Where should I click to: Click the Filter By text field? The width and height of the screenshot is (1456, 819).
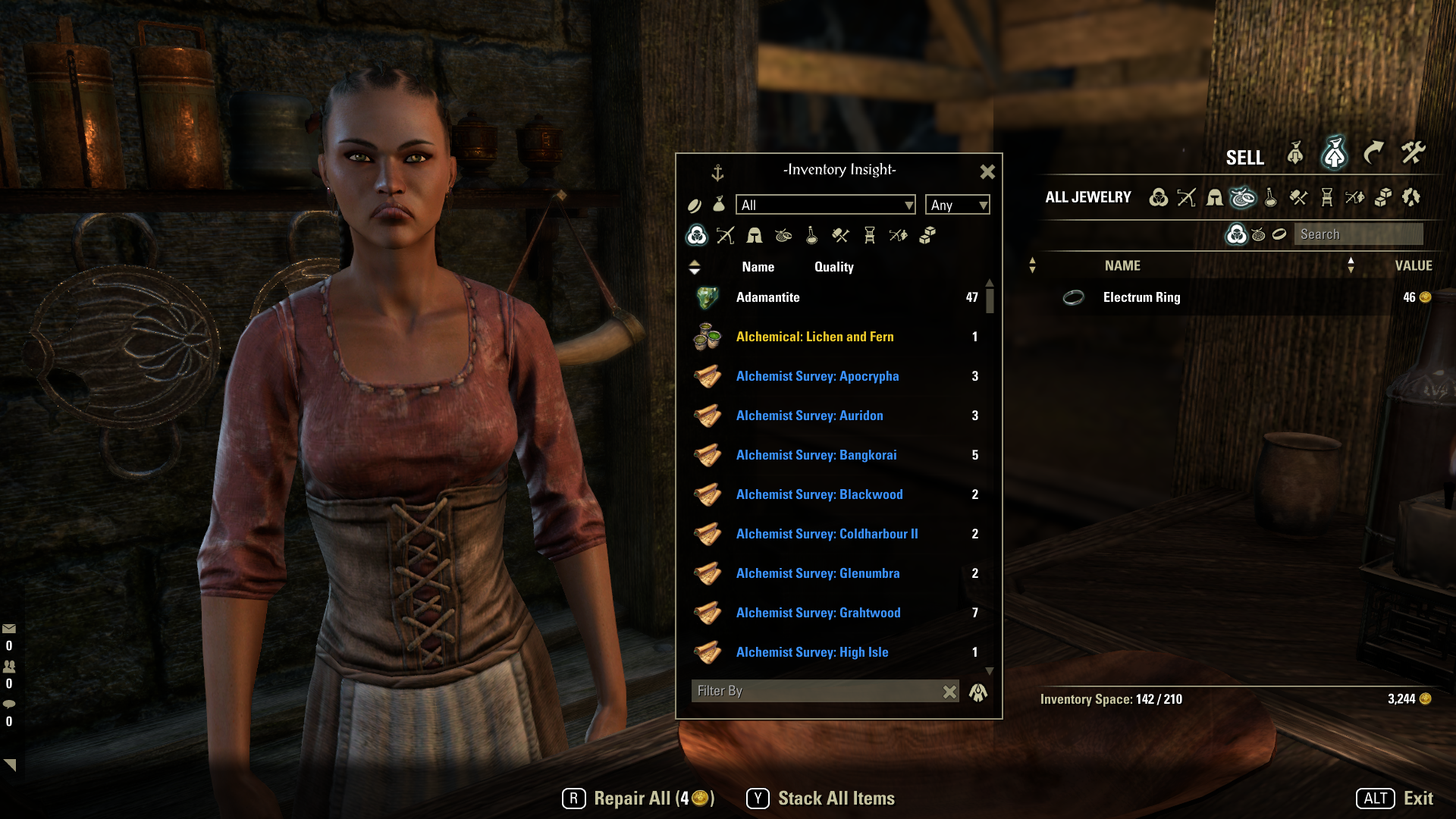tap(815, 691)
